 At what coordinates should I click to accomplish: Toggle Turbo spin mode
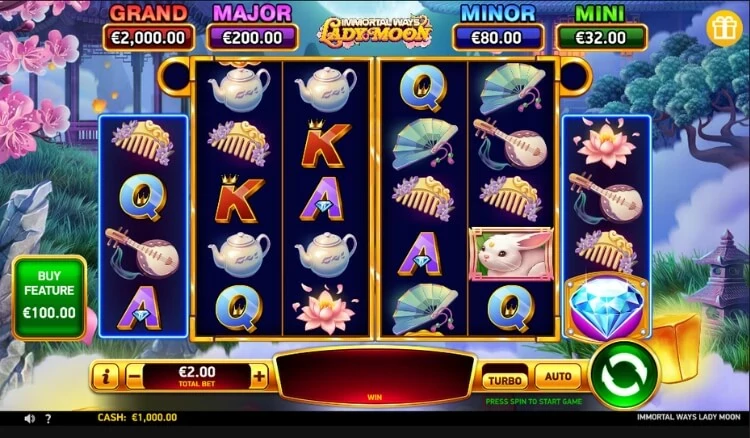point(506,379)
